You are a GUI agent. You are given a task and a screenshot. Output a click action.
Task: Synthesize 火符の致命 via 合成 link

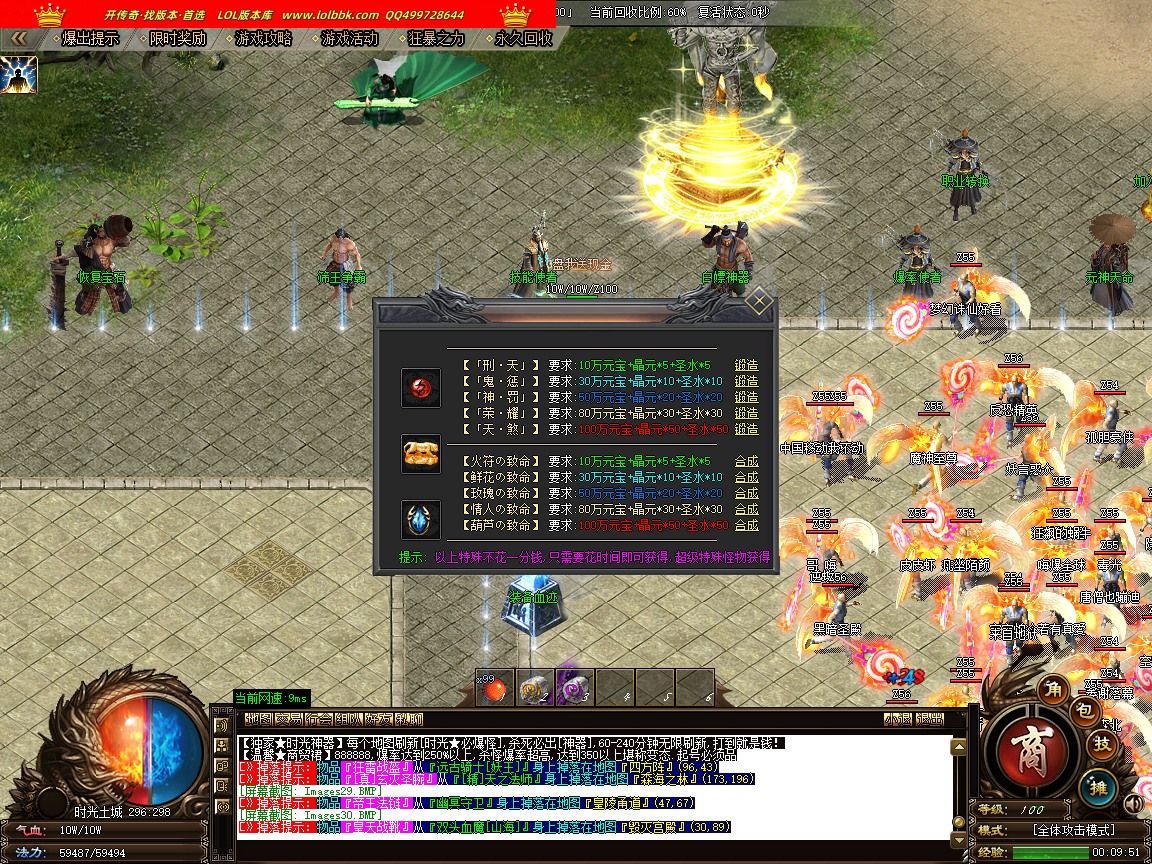746,462
